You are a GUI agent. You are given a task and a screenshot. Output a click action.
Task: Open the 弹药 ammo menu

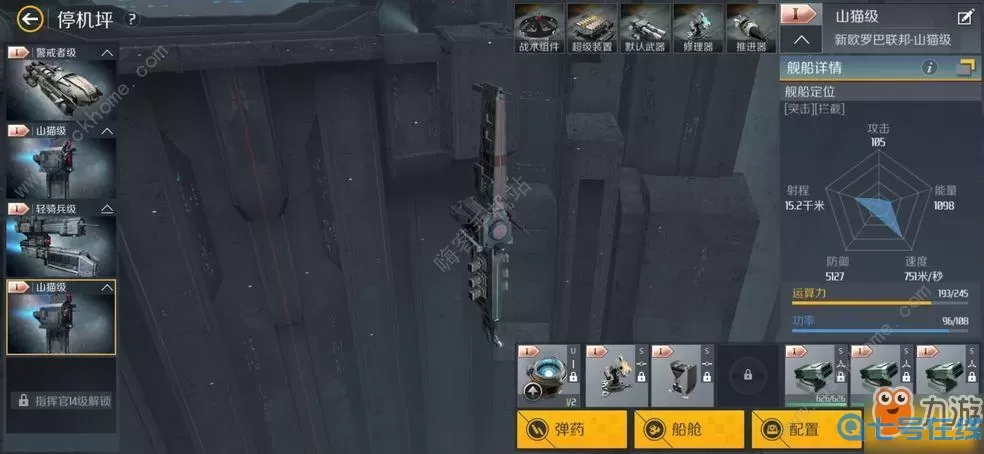click(x=572, y=429)
